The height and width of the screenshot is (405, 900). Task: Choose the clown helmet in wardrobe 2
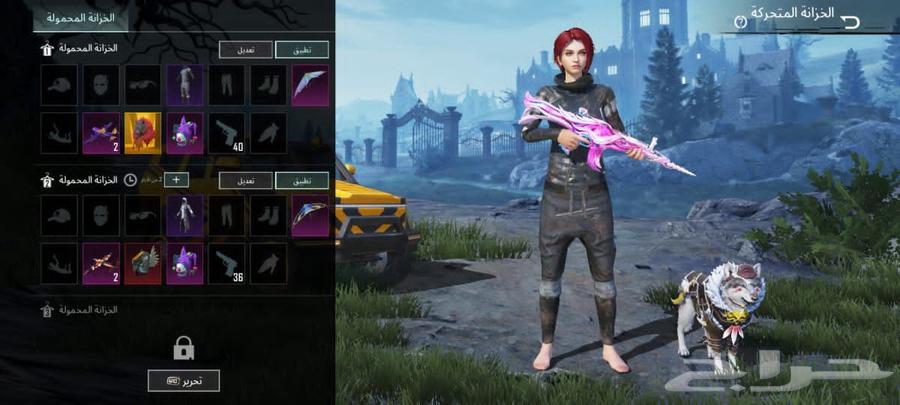tap(185, 263)
